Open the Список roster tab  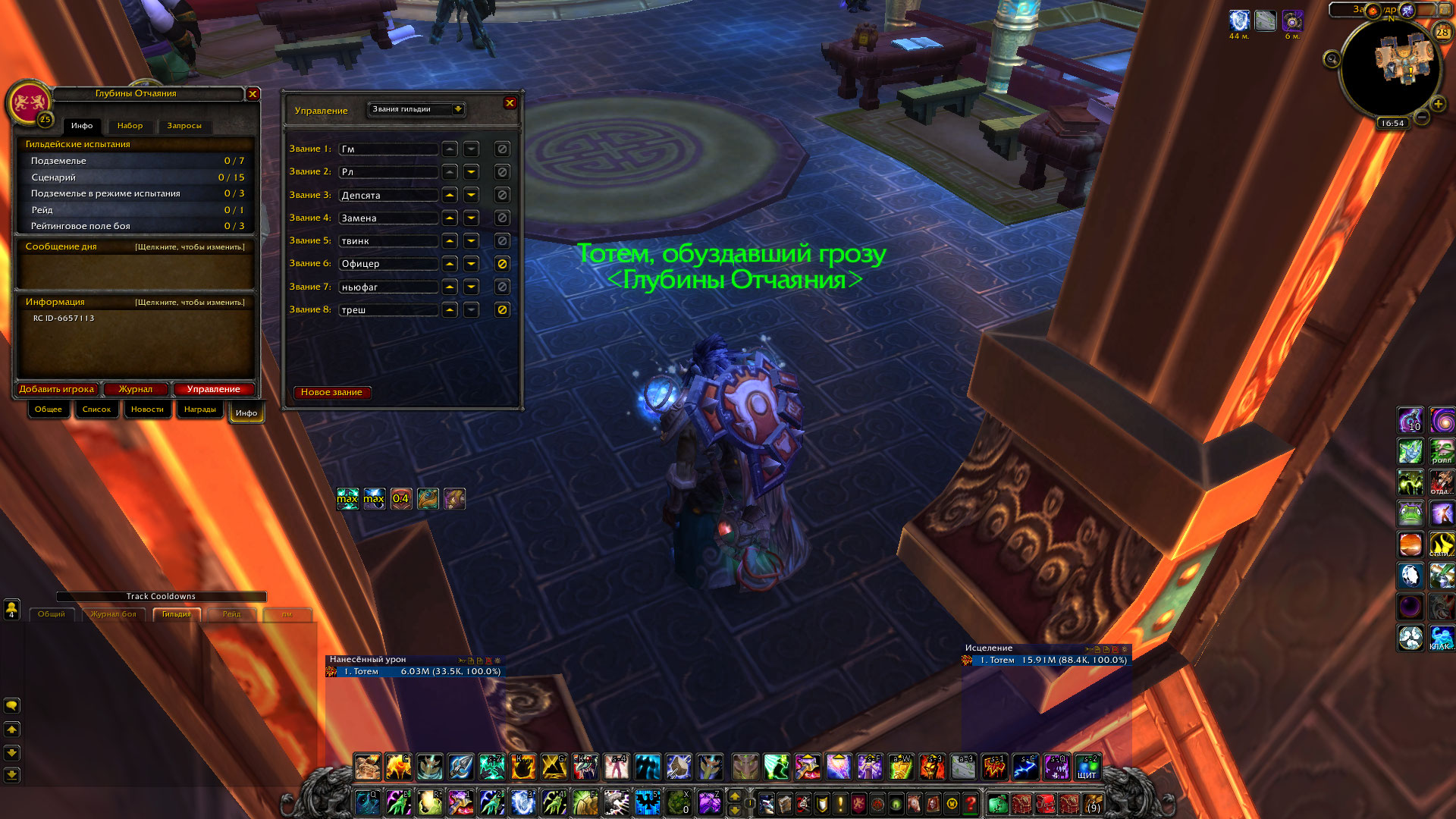tap(96, 409)
